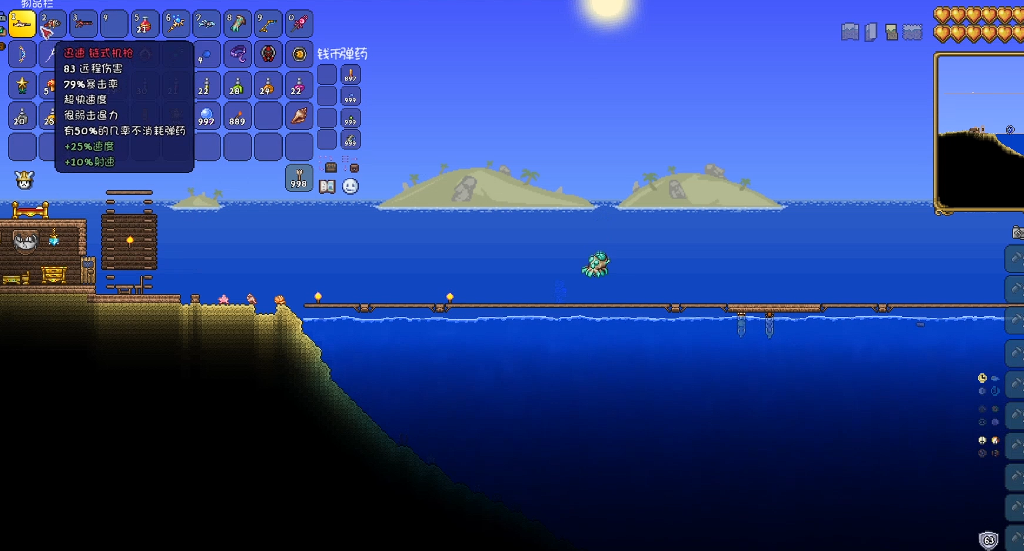The width and height of the screenshot is (1024, 551).
Task: Click the defense shield showing 63
Action: point(989,540)
